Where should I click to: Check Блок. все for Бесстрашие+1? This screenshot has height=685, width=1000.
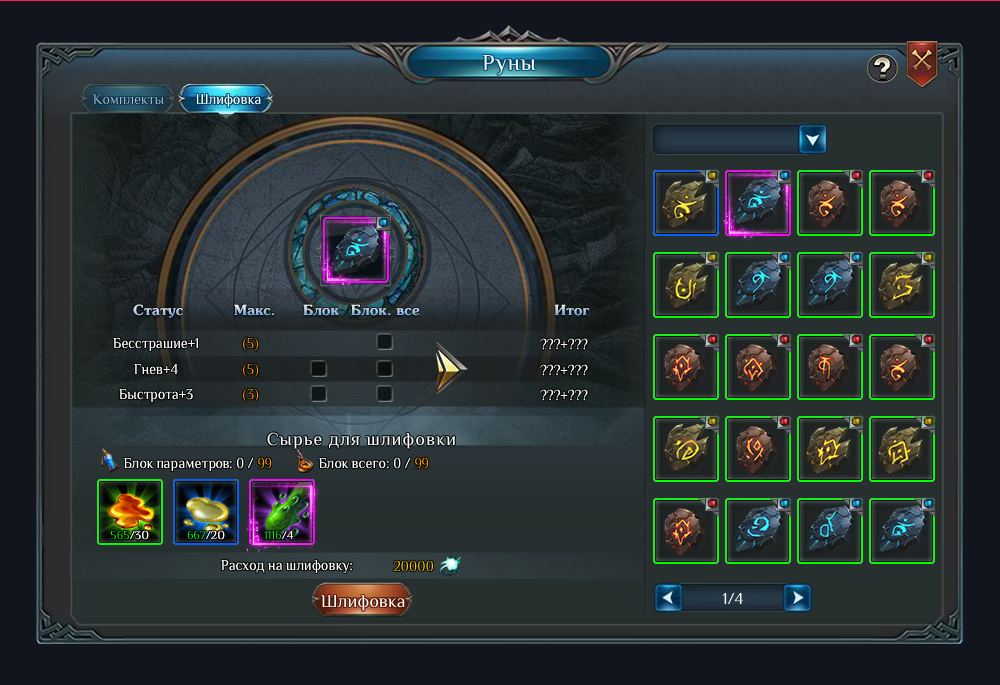384,343
